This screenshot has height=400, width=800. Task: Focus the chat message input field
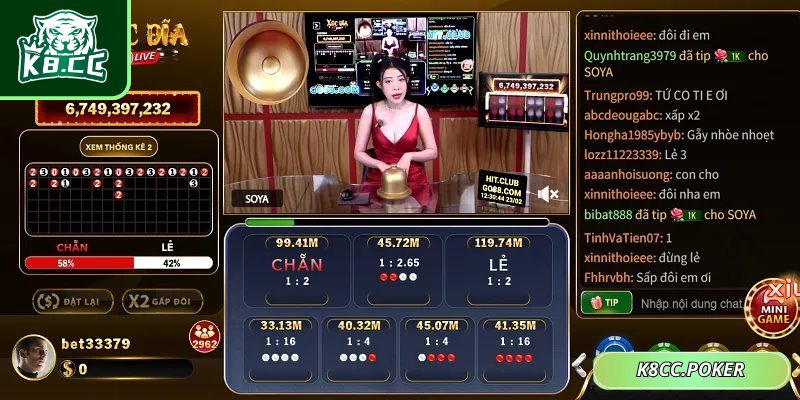(x=692, y=302)
